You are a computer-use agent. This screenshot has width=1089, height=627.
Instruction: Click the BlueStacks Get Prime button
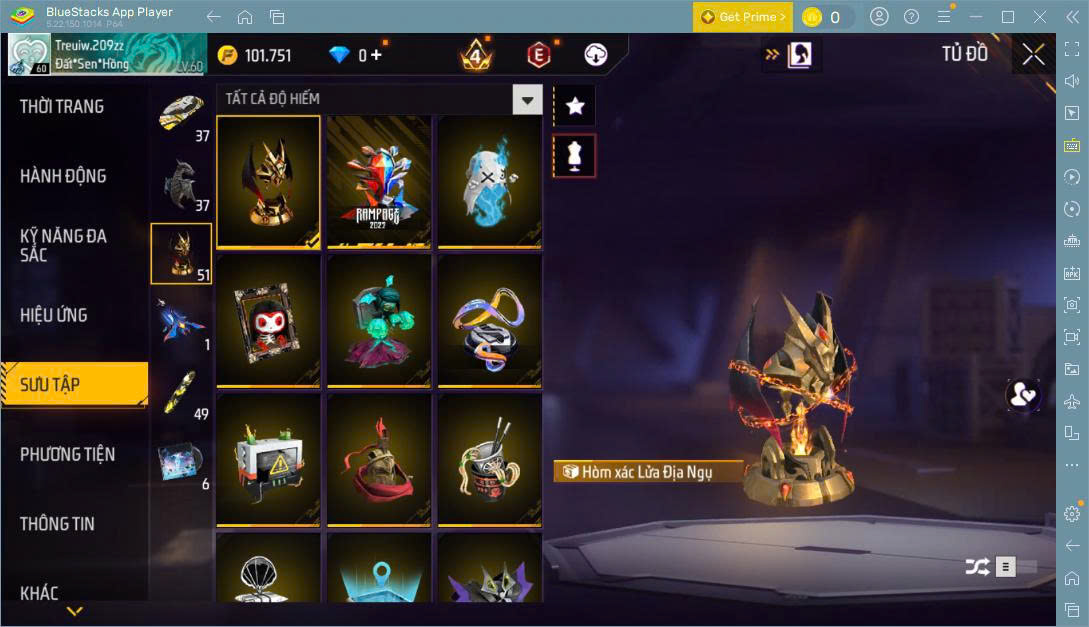pyautogui.click(x=743, y=17)
